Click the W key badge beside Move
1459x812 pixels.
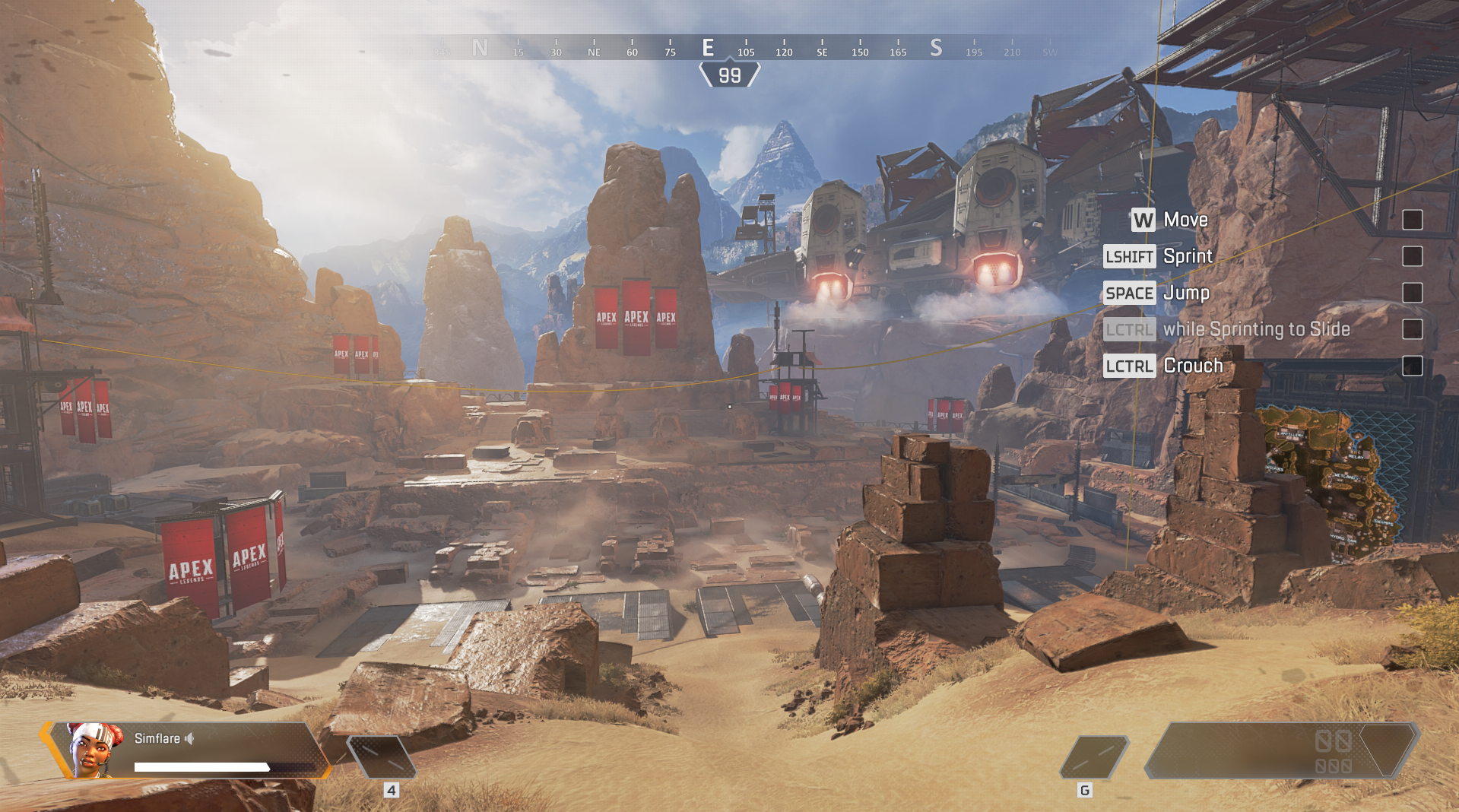1143,220
